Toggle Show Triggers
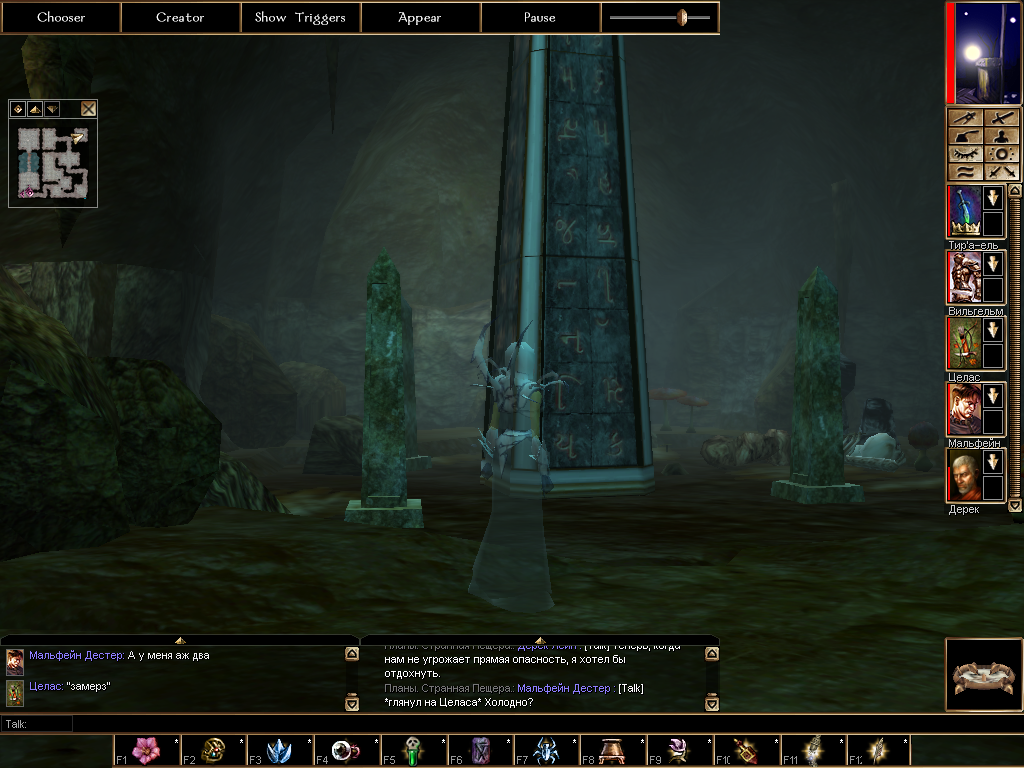 coord(300,17)
